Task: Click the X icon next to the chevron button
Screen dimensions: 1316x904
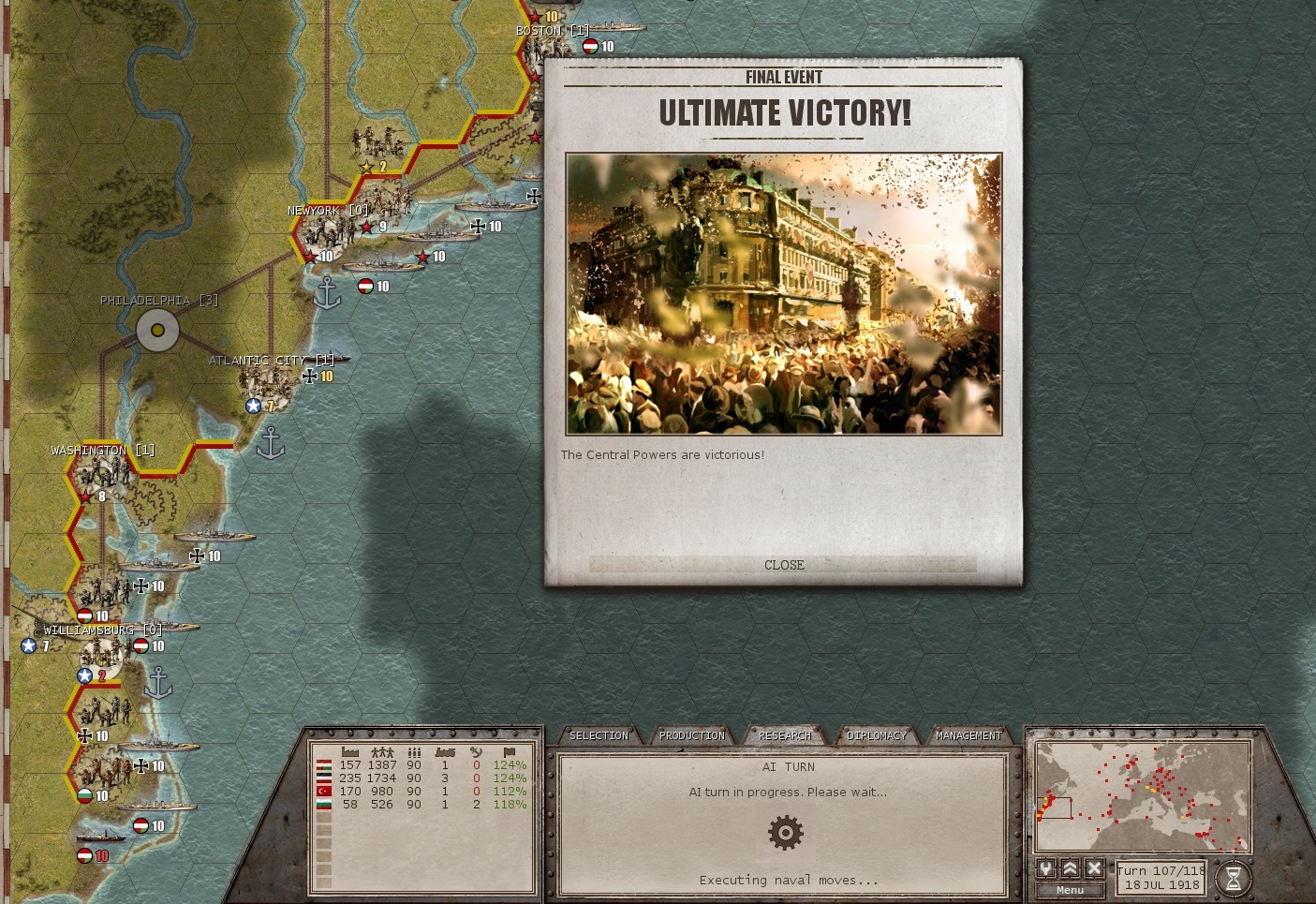Action: pos(1092,869)
